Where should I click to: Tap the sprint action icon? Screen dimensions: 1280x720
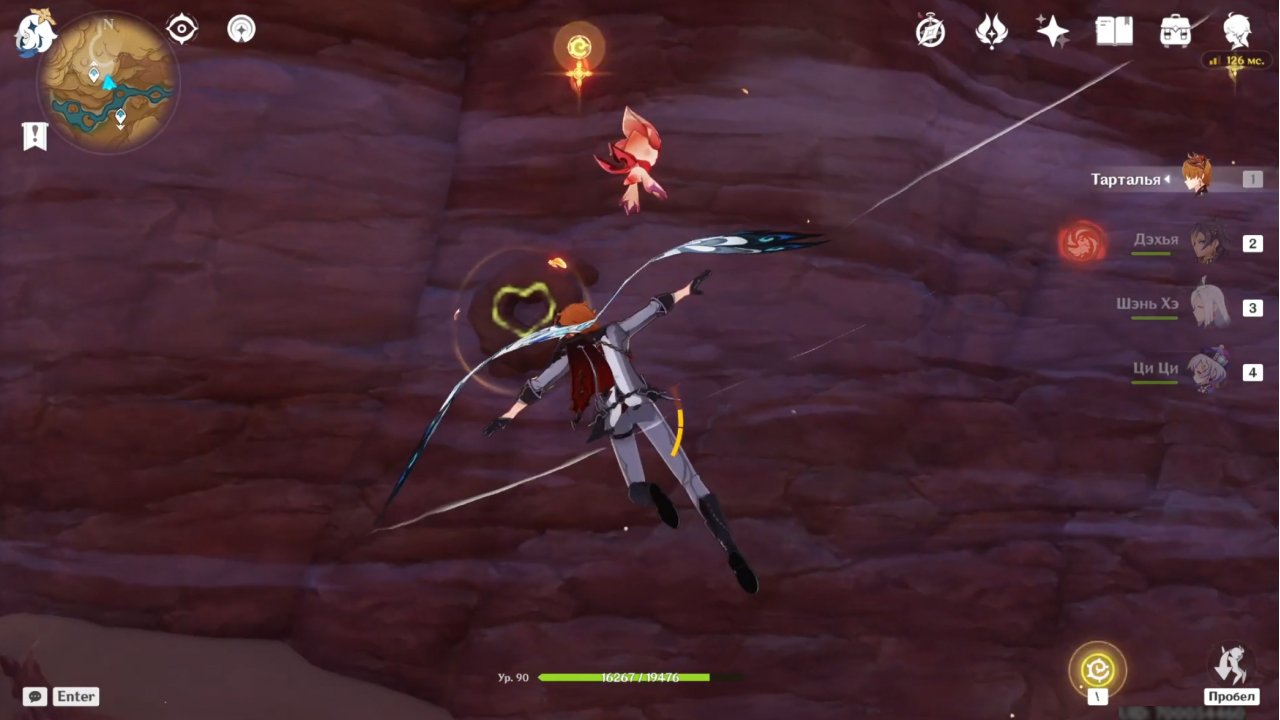coord(1231,665)
